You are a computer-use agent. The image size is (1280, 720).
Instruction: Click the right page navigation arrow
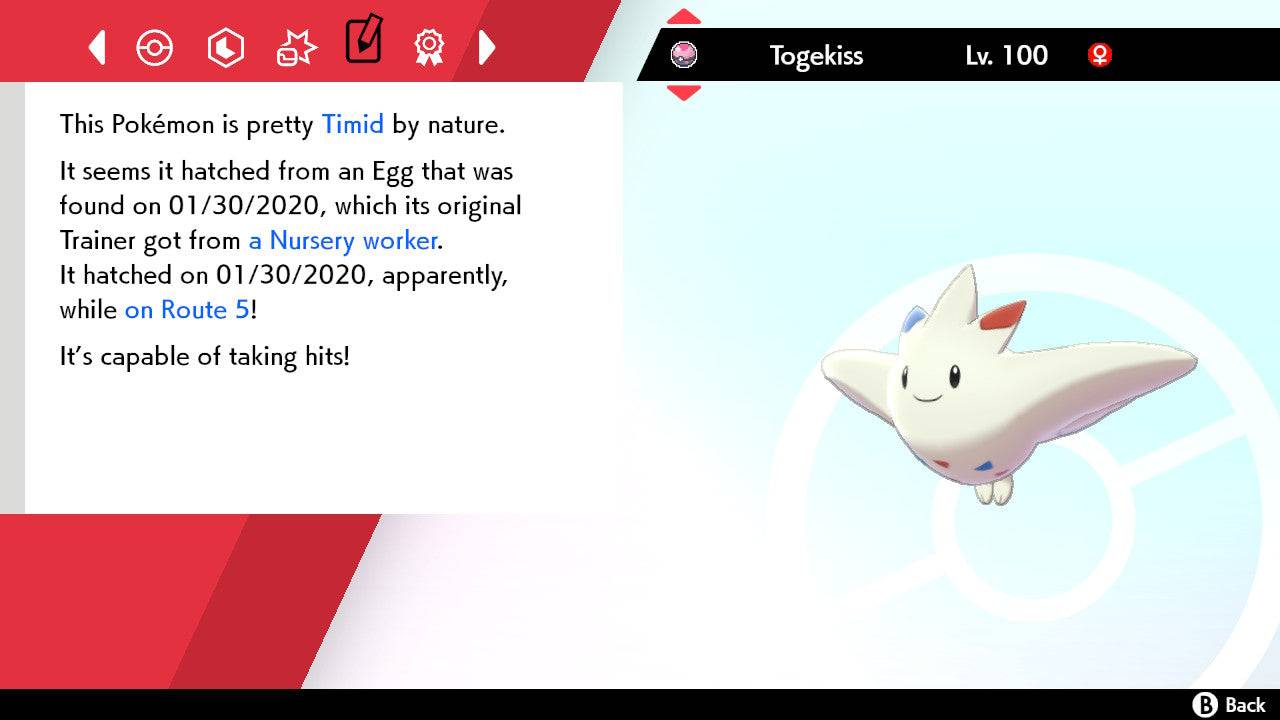(488, 47)
